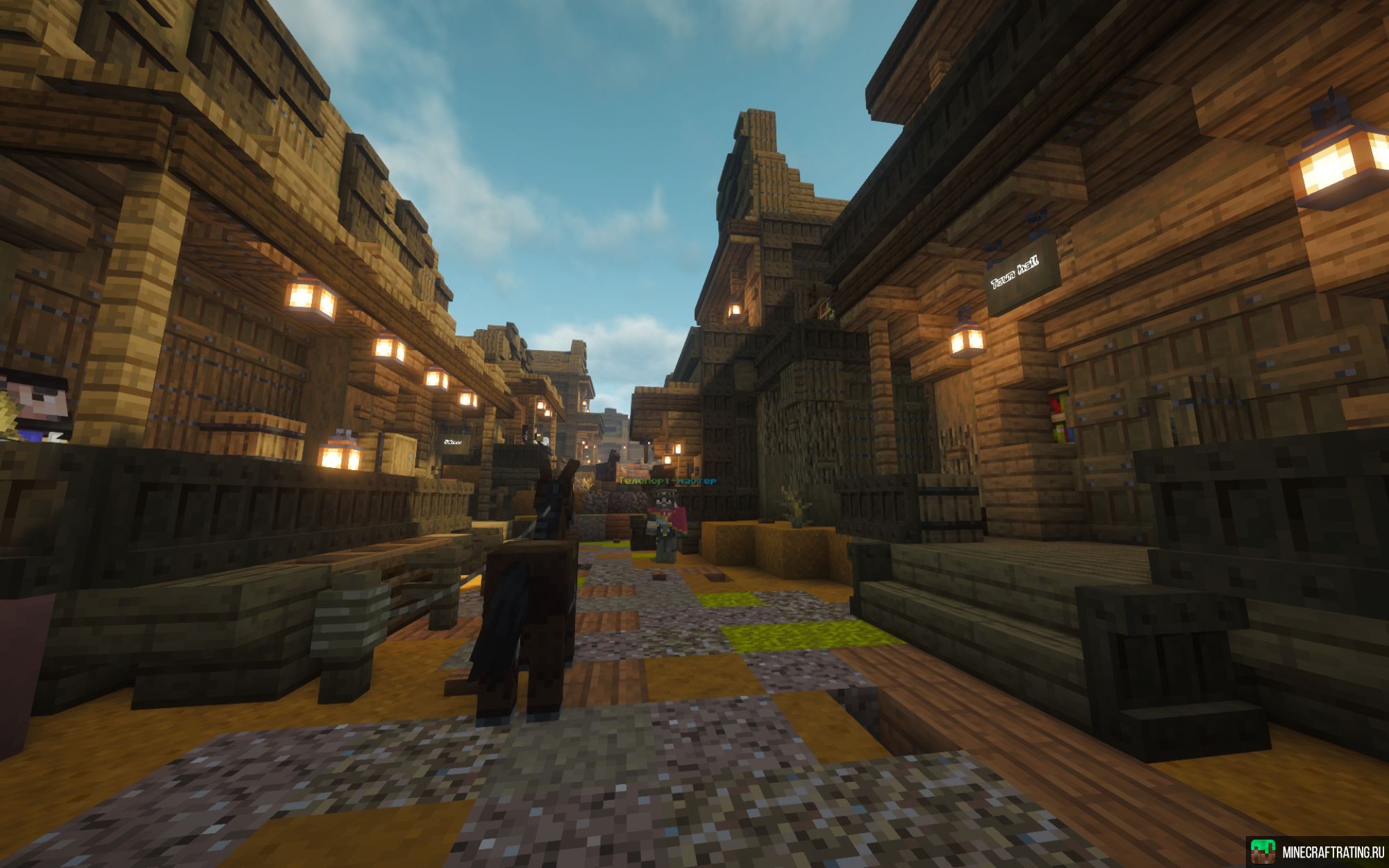
Task: Click the MINECRAFTRATING.RU watermark logo
Action: (x=1315, y=852)
